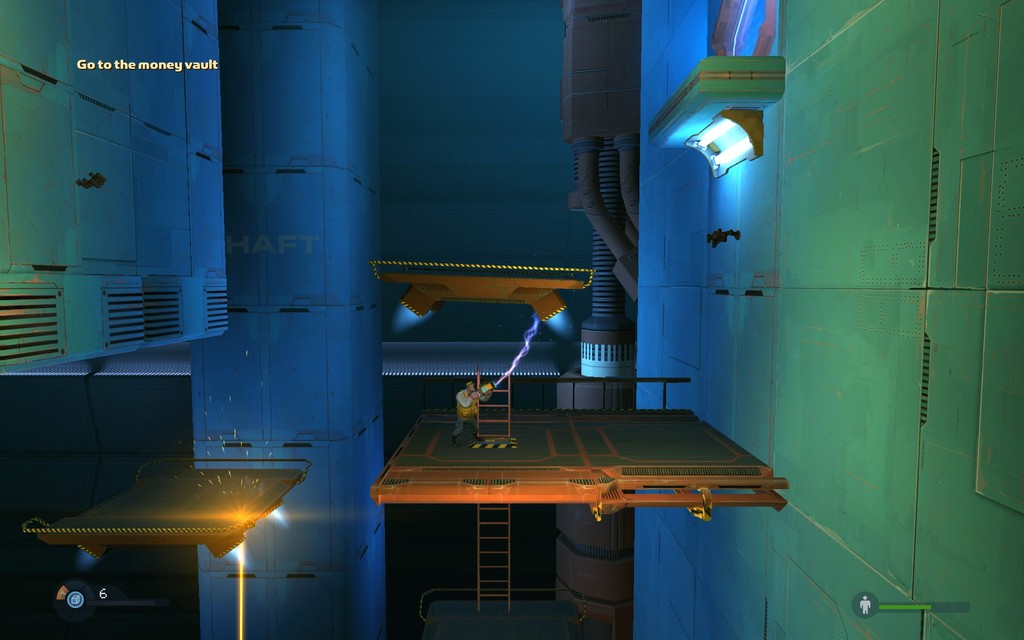
Task: Click the "Go to the money vault" objective
Action: 147,65
